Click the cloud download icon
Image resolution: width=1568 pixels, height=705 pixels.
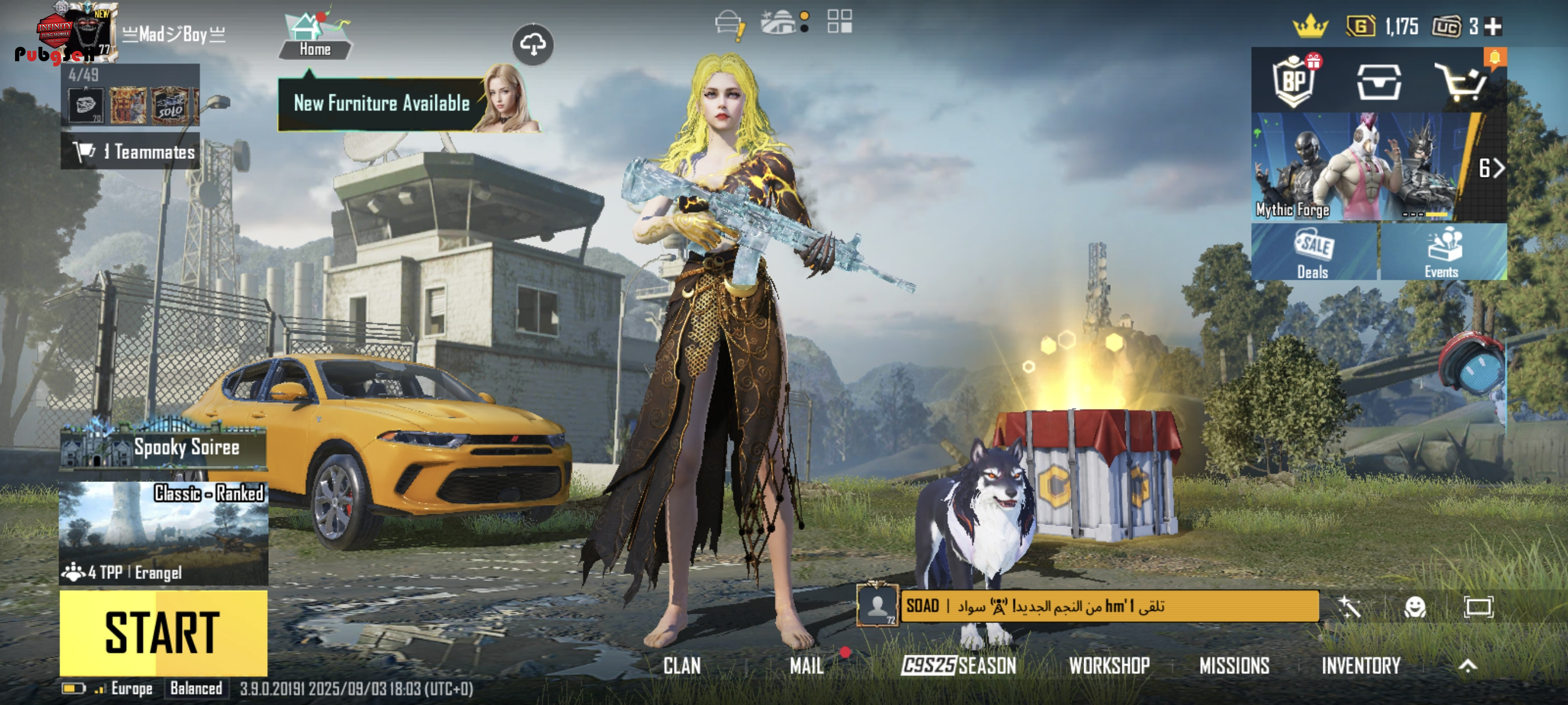[x=532, y=44]
